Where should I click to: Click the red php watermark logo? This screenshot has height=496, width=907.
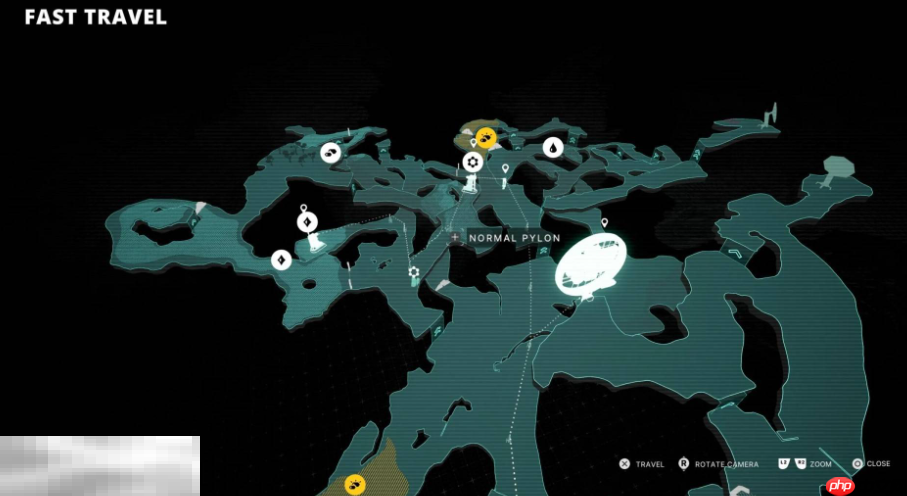840,485
